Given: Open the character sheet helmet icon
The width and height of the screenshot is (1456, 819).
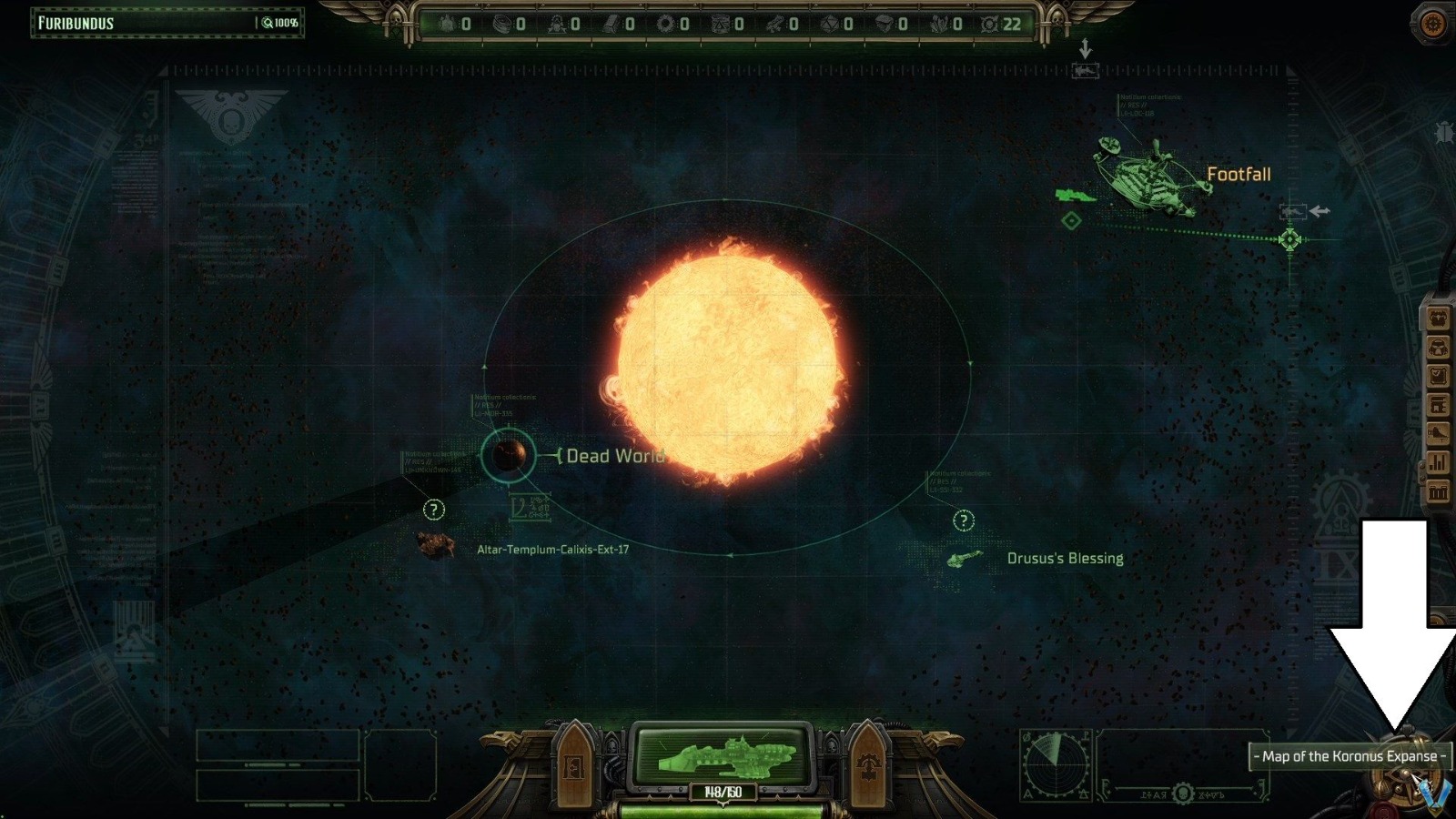Looking at the screenshot, I should click(x=1439, y=318).
